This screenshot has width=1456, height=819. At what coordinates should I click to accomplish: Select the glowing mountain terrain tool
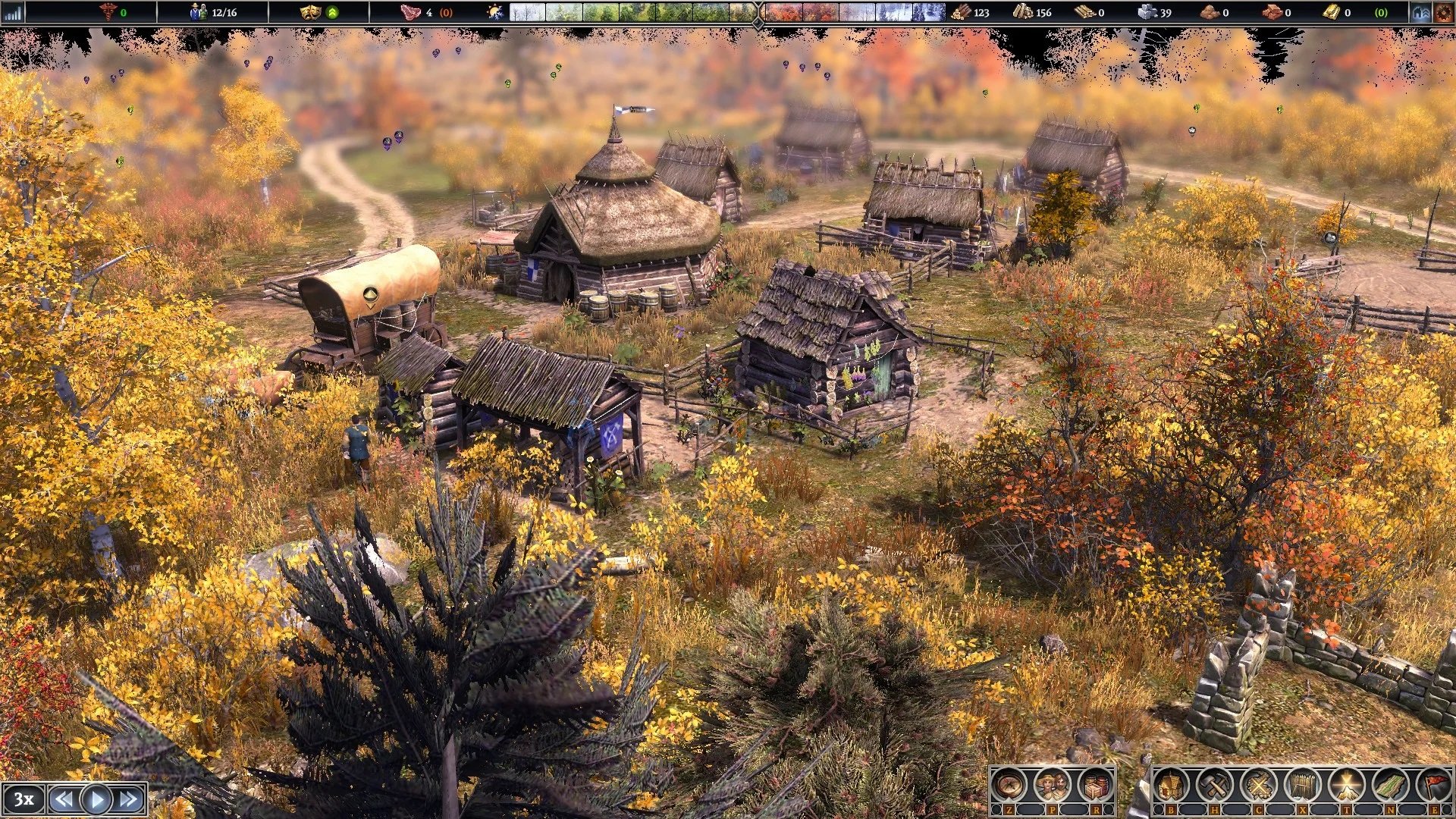pyautogui.click(x=1346, y=785)
